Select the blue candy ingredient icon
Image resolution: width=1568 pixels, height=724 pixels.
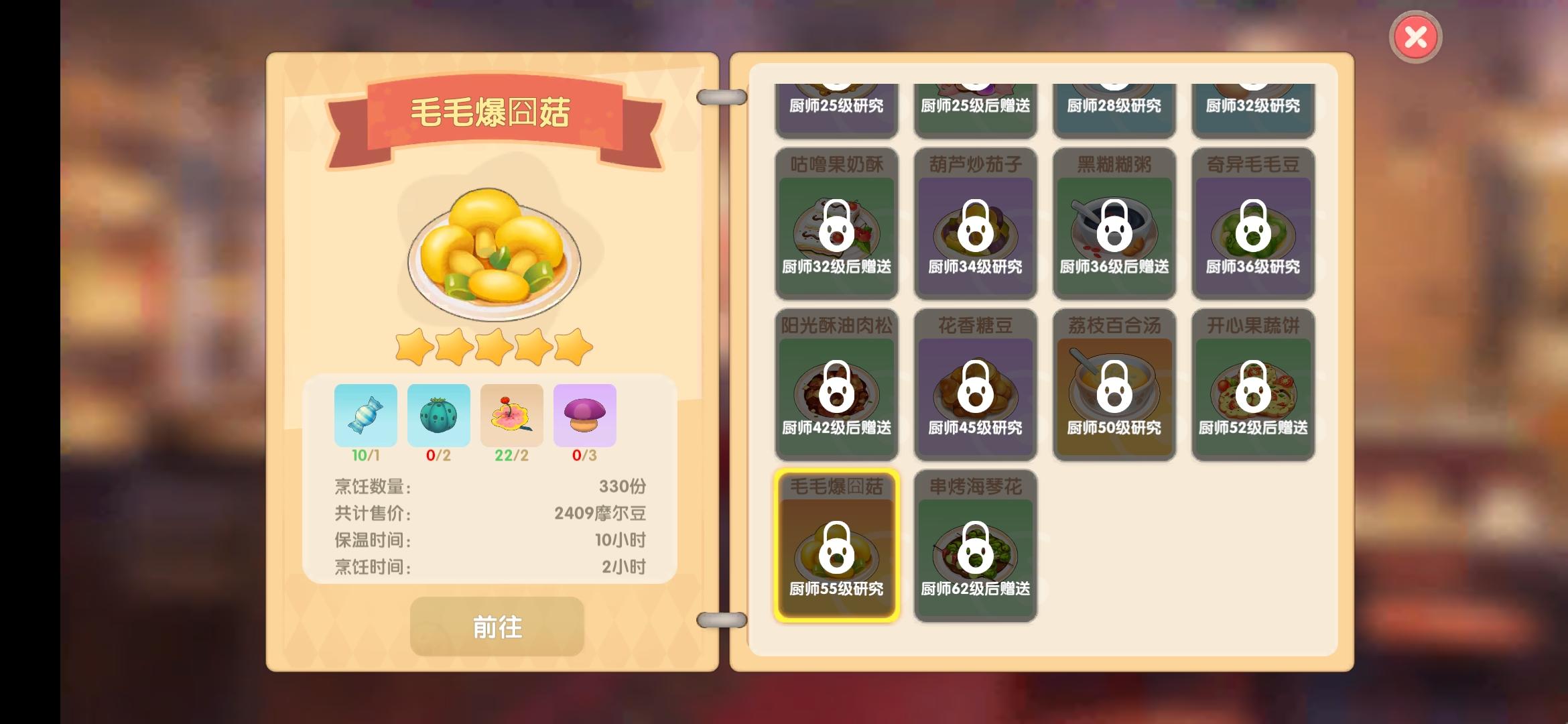coord(366,416)
